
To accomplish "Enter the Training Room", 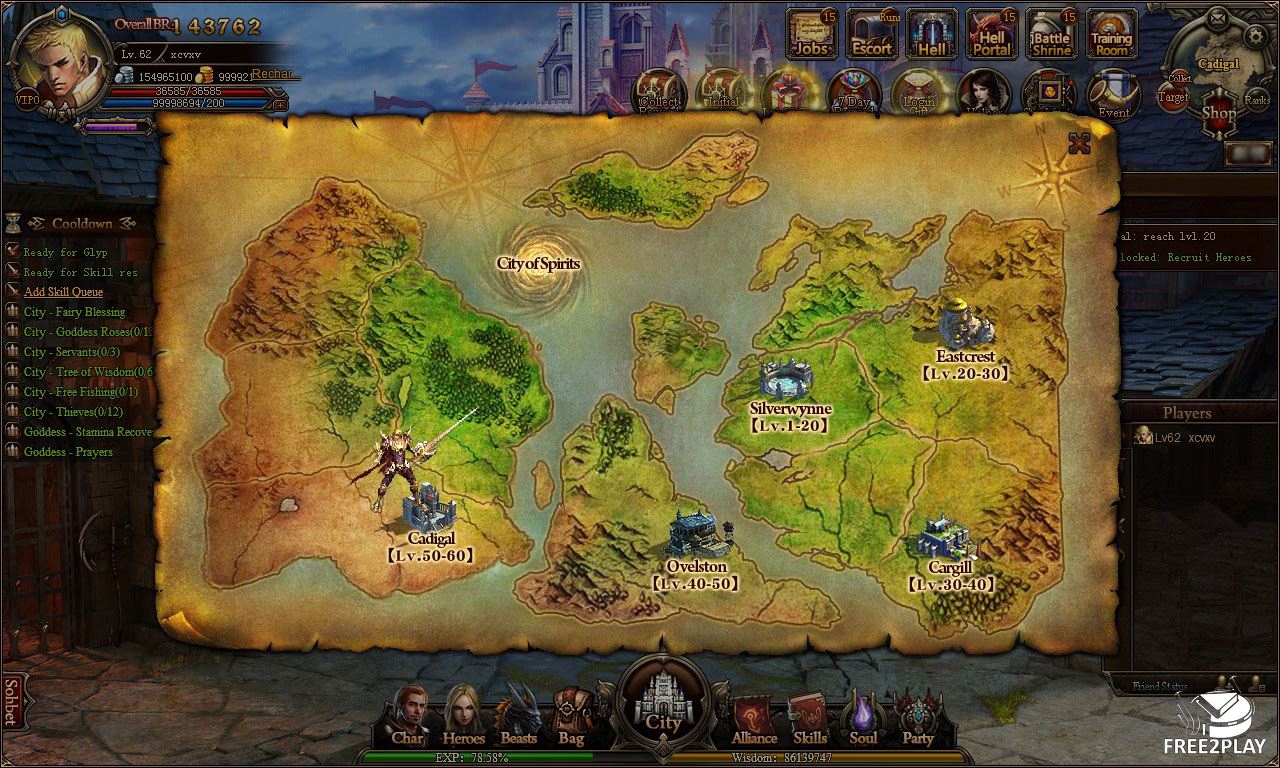I will [x=1111, y=34].
